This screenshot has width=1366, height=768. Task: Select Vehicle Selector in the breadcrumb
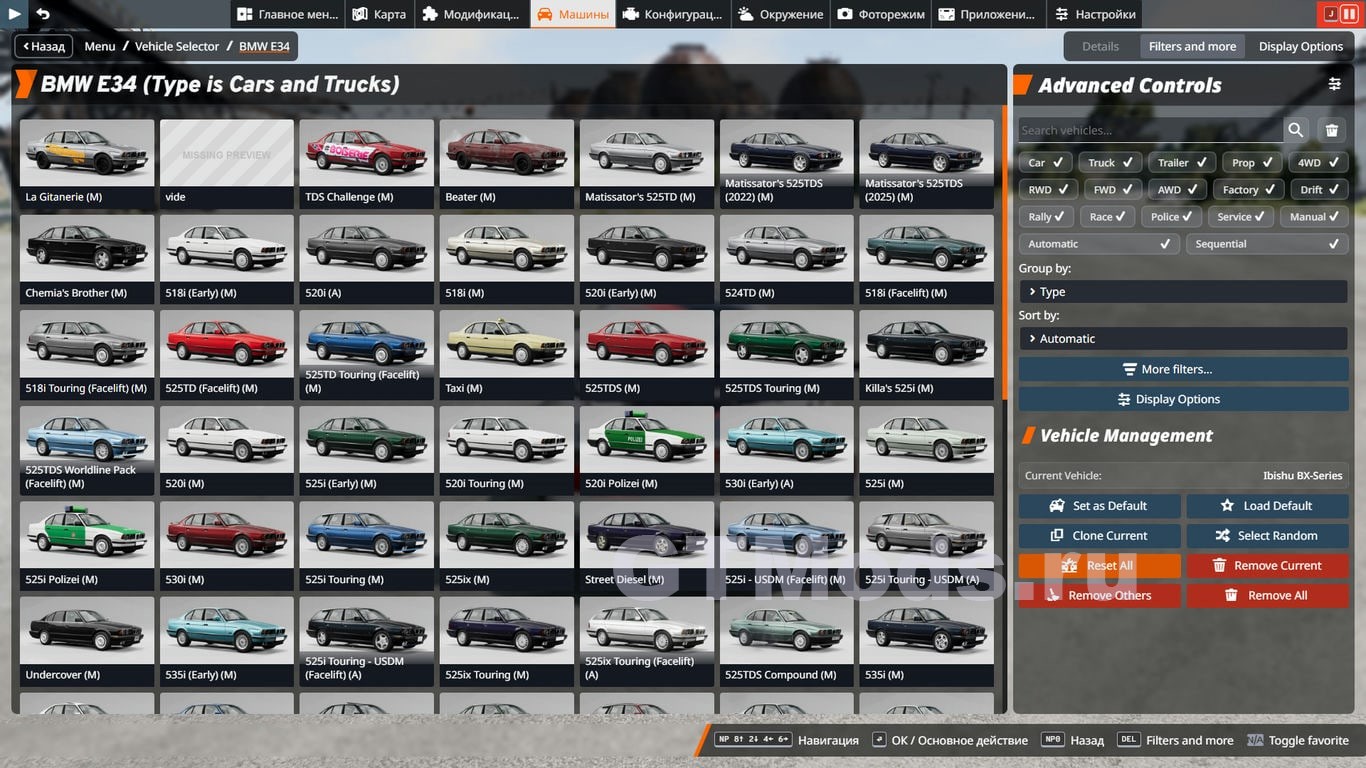click(177, 46)
